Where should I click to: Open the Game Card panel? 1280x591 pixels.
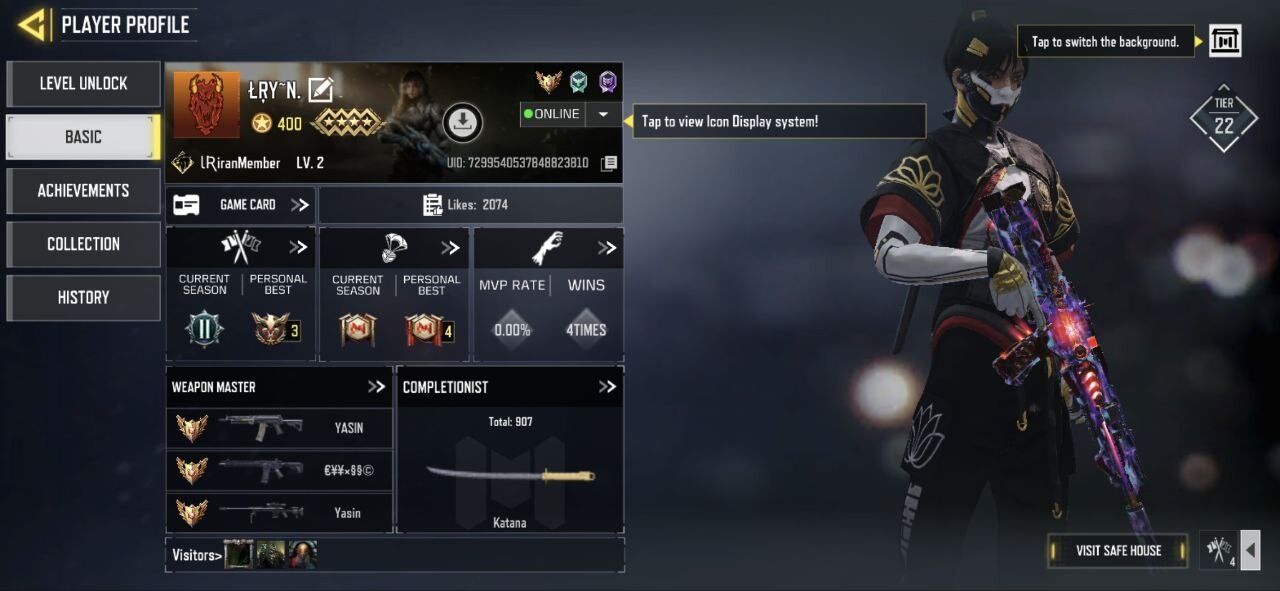[x=241, y=205]
